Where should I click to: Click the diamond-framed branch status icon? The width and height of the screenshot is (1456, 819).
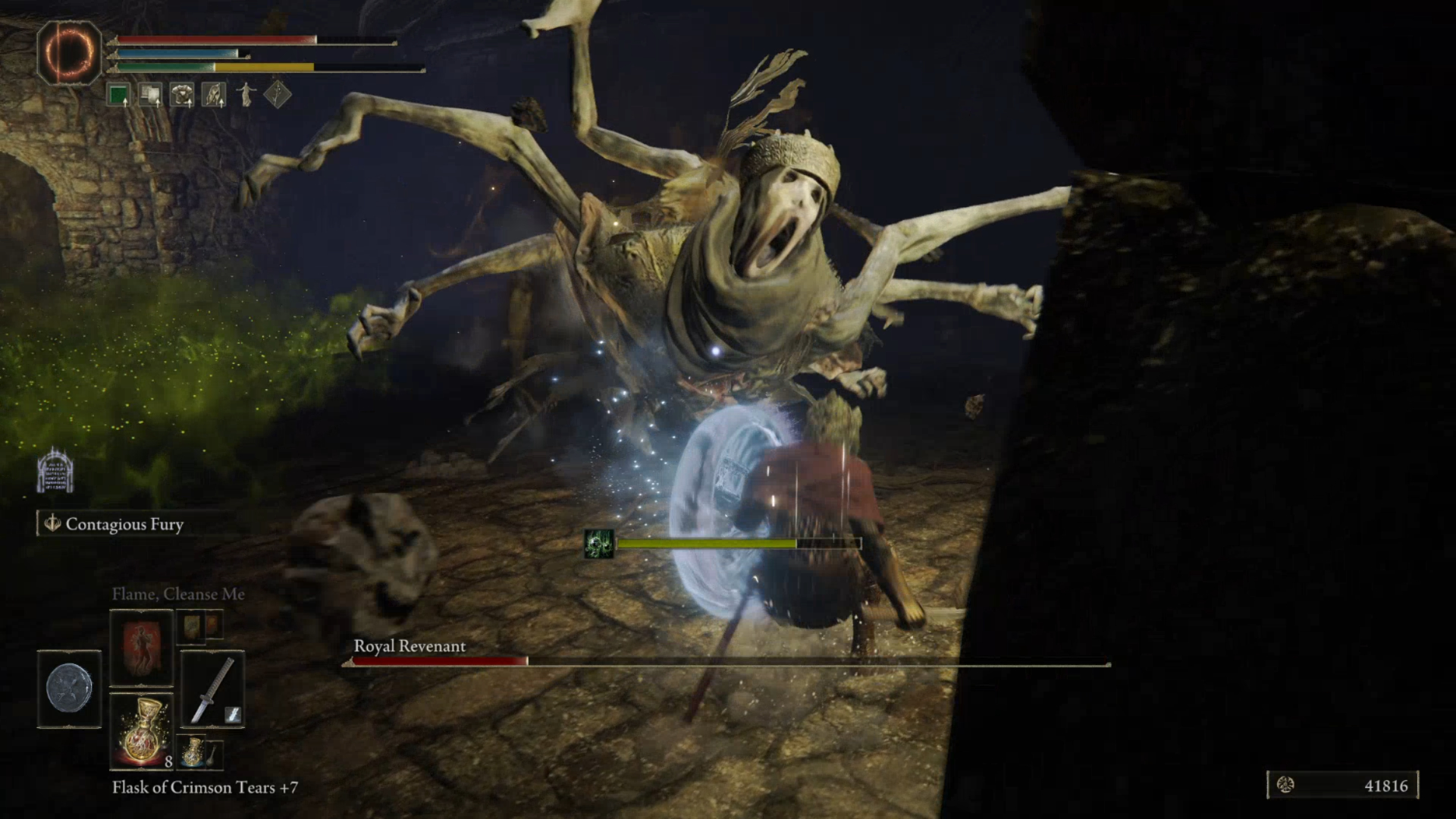pyautogui.click(x=278, y=95)
